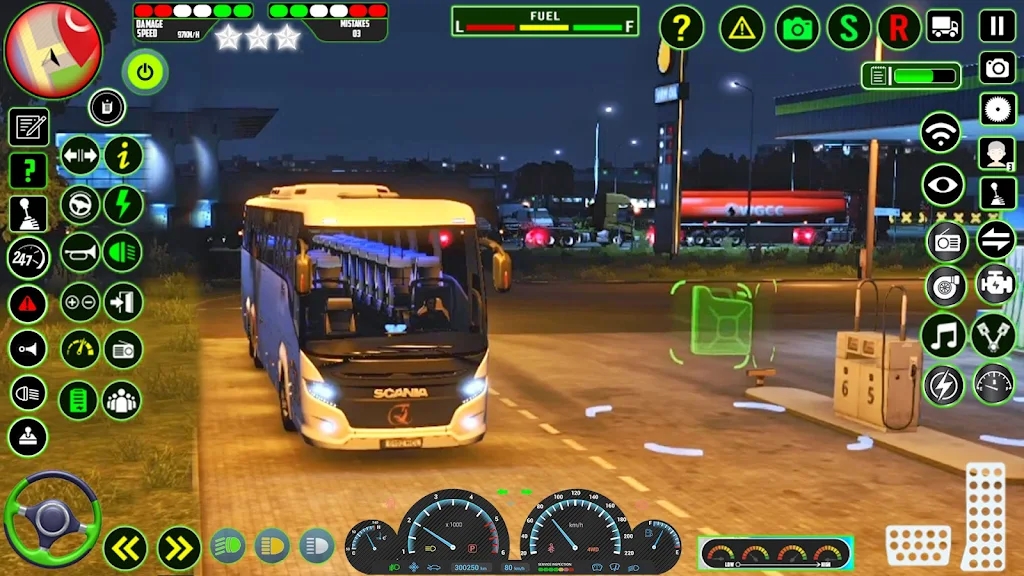Sound the horn icon
1024x576 pixels.
(80, 253)
